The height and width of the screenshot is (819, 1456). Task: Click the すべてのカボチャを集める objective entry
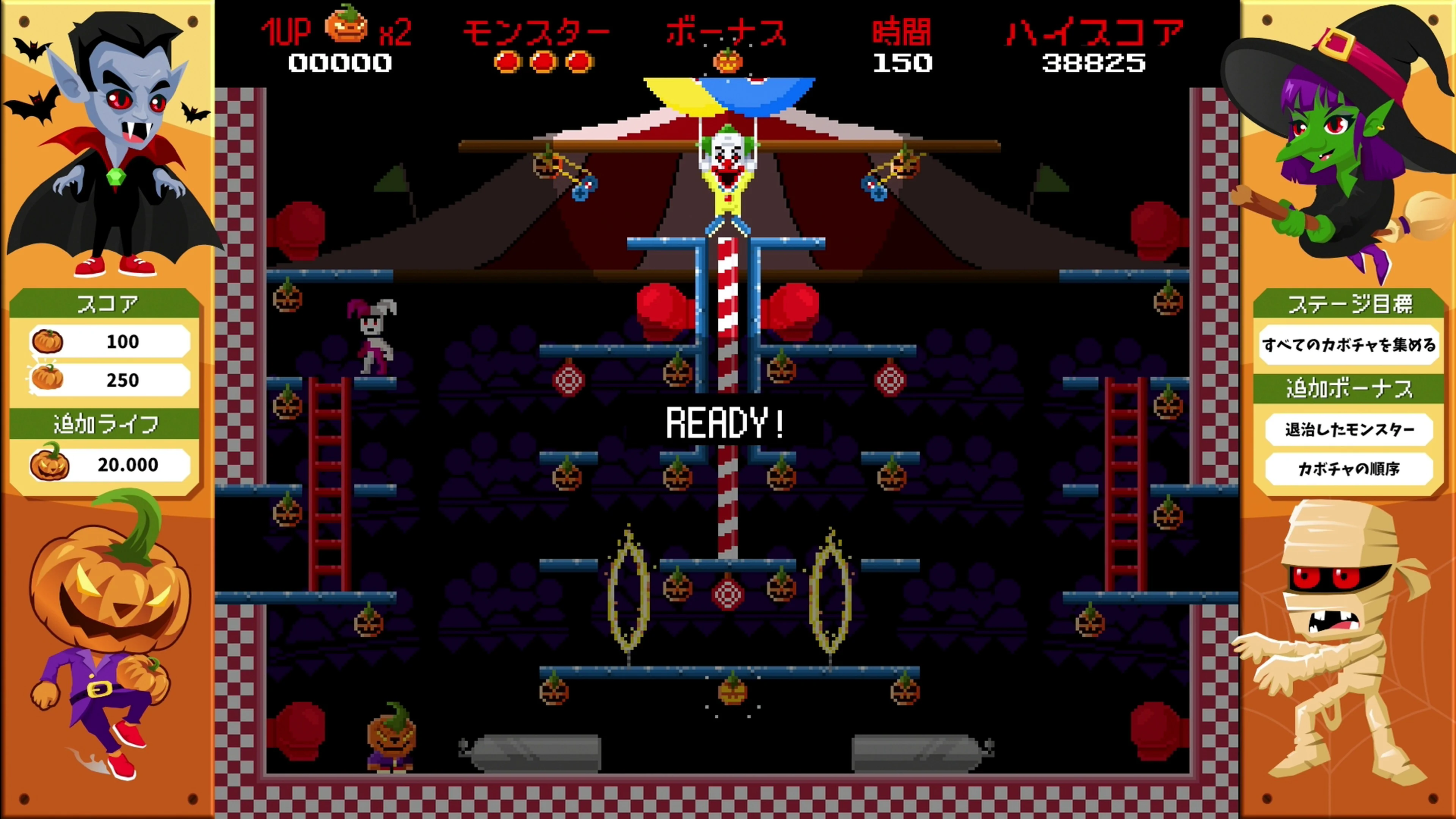click(1350, 345)
